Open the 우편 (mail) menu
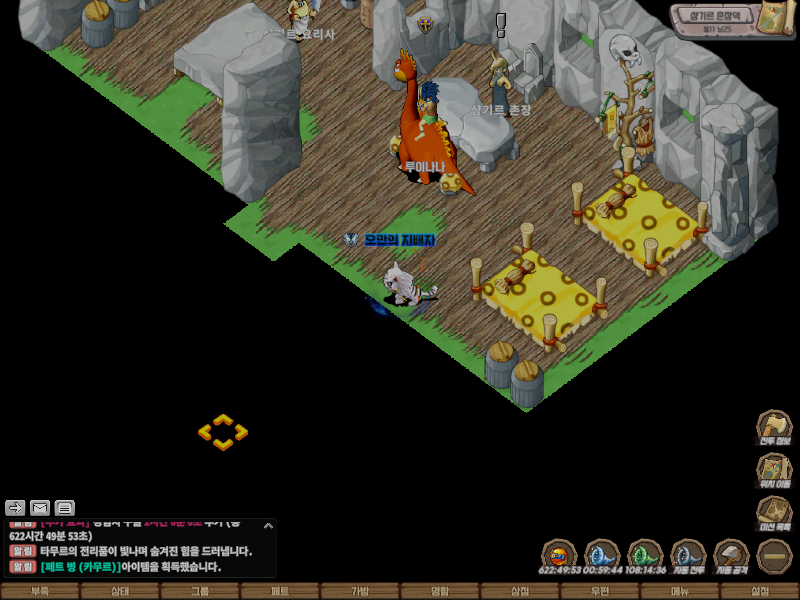800x600 pixels. pos(600,591)
